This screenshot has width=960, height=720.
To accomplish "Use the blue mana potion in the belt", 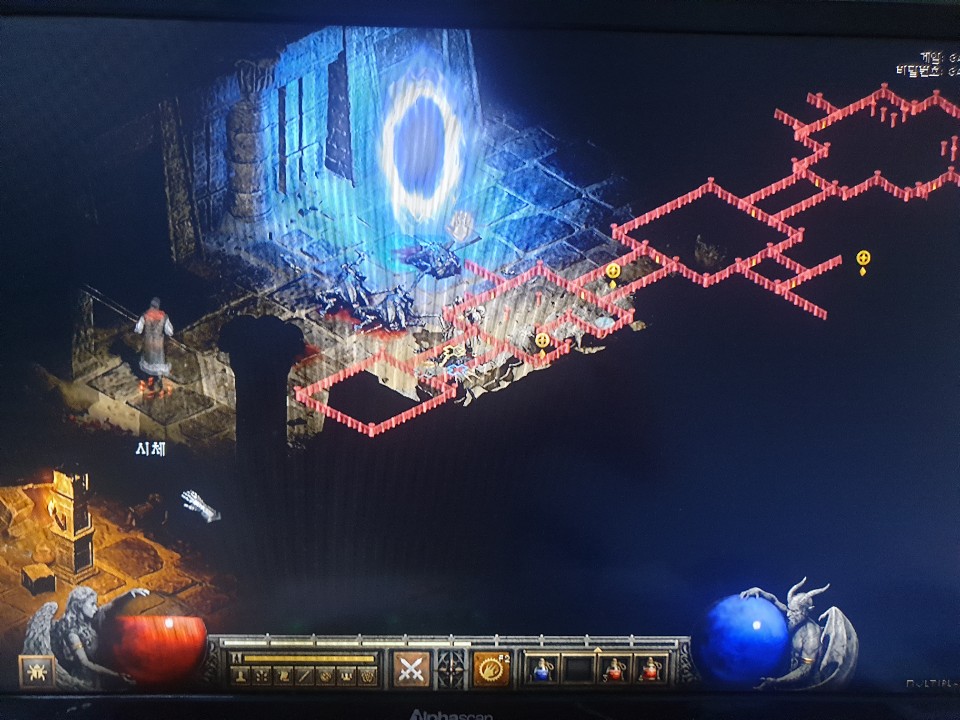I will pos(541,669).
